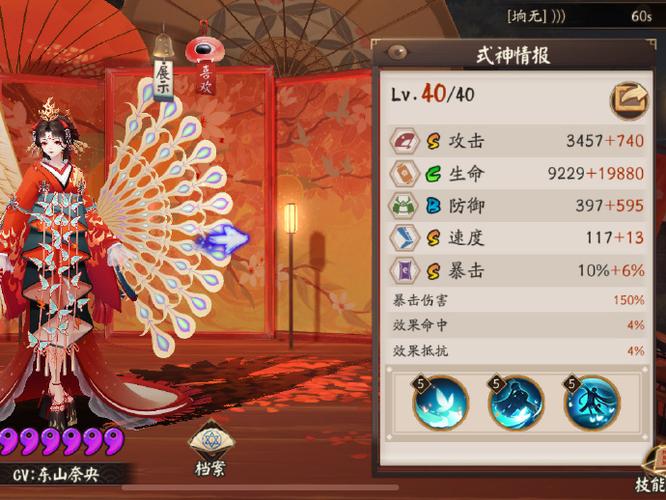The height and width of the screenshot is (500, 666).
Task: Tap the 展示 bell charm
Action: [x=163, y=69]
